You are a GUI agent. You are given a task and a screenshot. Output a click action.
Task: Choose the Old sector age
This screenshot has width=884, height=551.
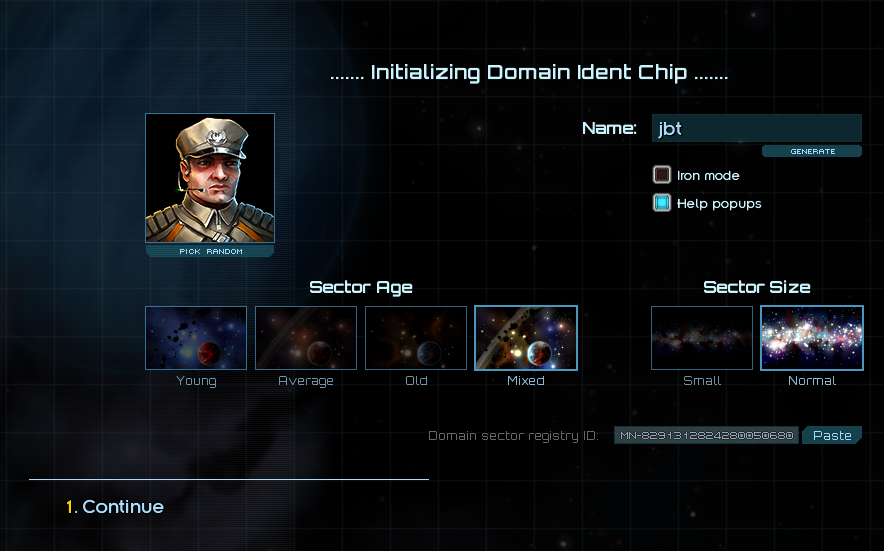click(x=416, y=338)
